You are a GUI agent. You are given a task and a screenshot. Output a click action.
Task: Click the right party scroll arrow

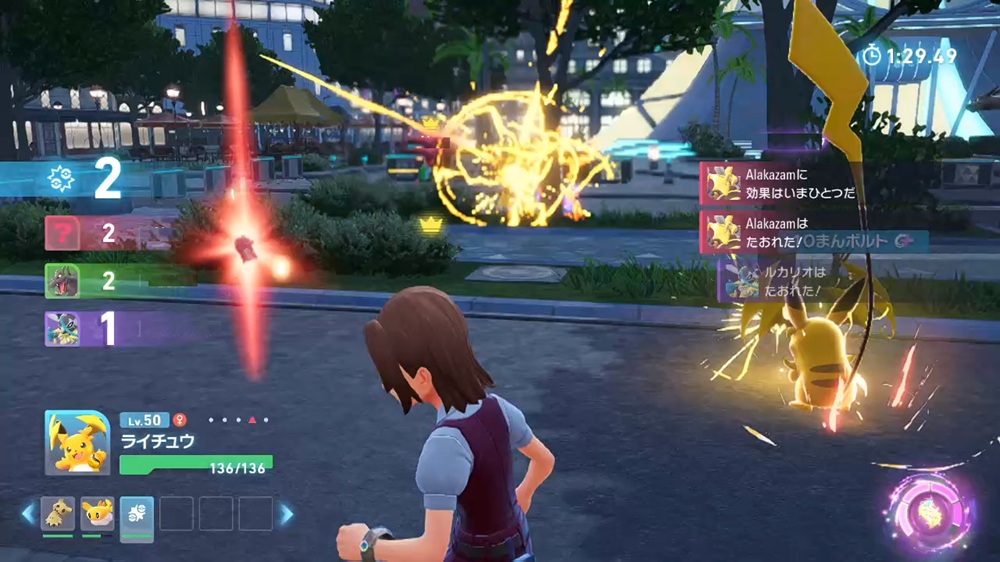(287, 514)
